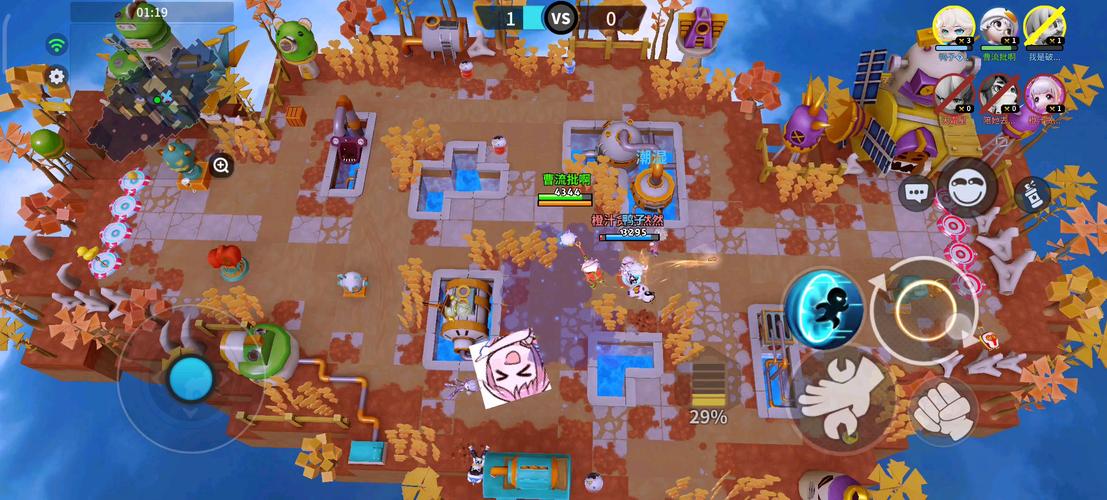
Task: Select the pink-haired enemy player portrait
Action: (x=1044, y=95)
